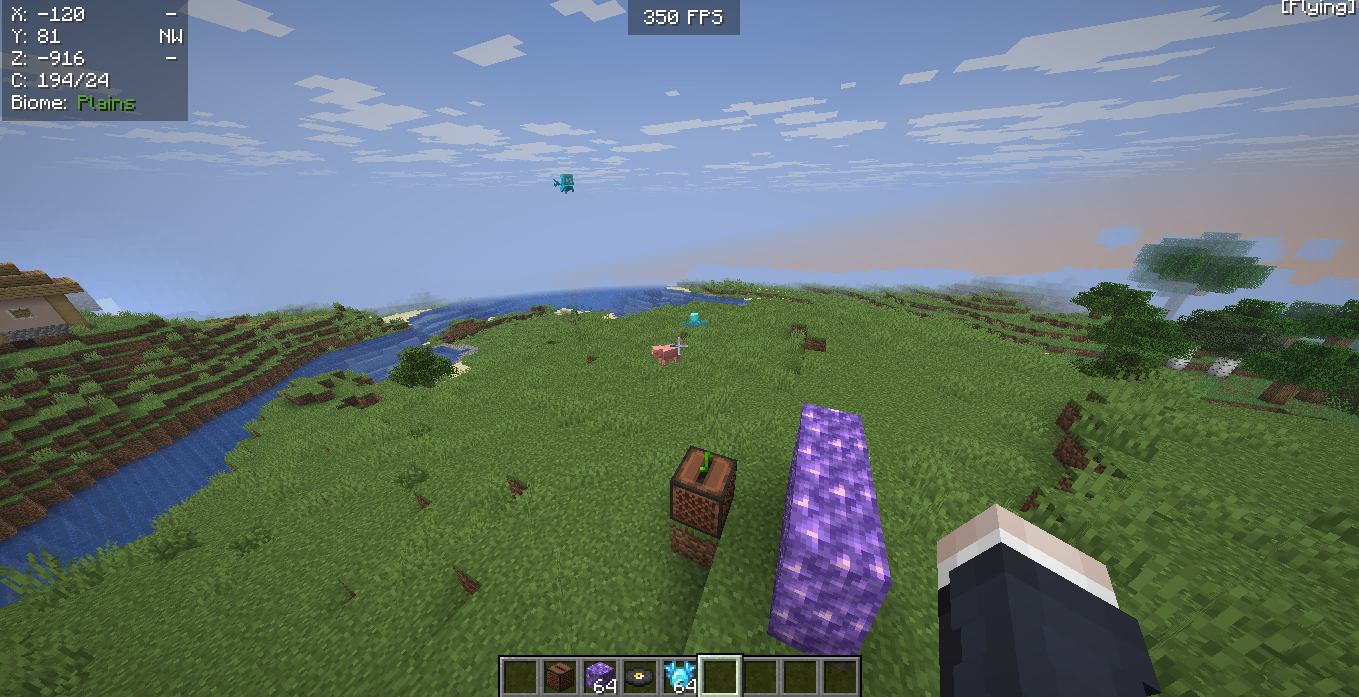Select the blue allay spawn egg slot
This screenshot has width=1359, height=697.
pos(679,676)
